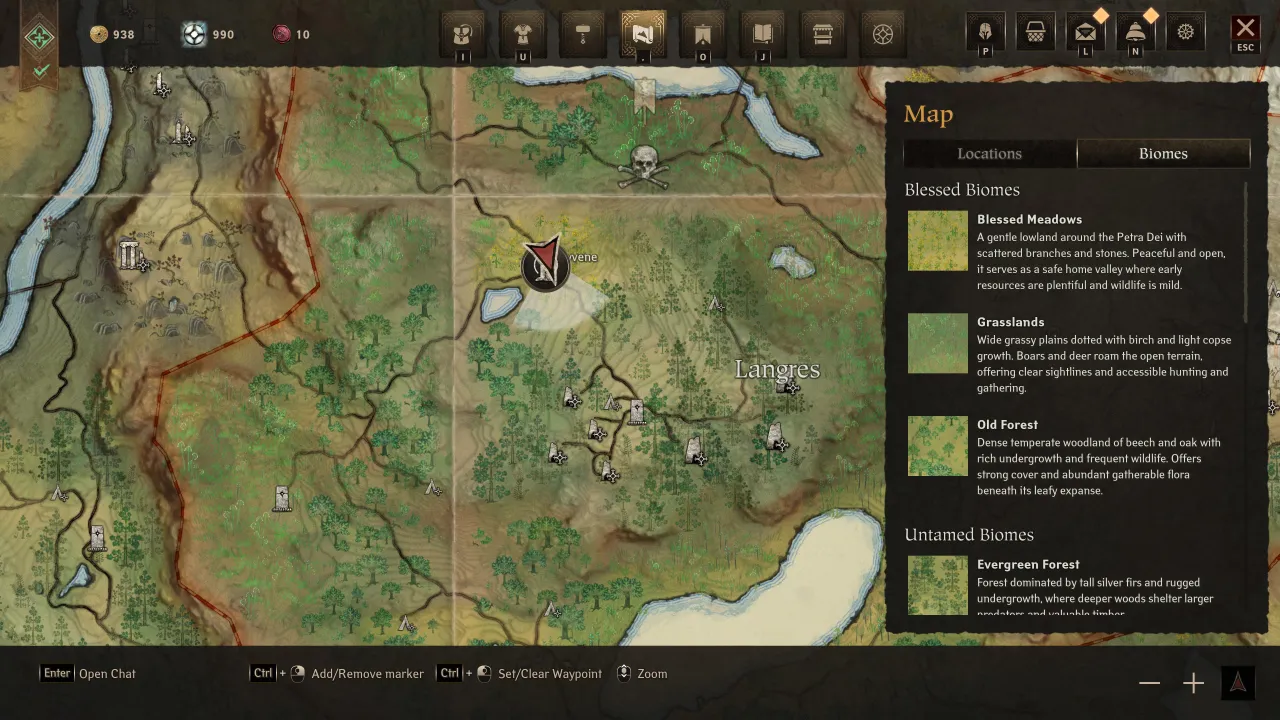Screen dimensions: 1280x720
Task: Open the banner flag menu
Action: coord(703,35)
